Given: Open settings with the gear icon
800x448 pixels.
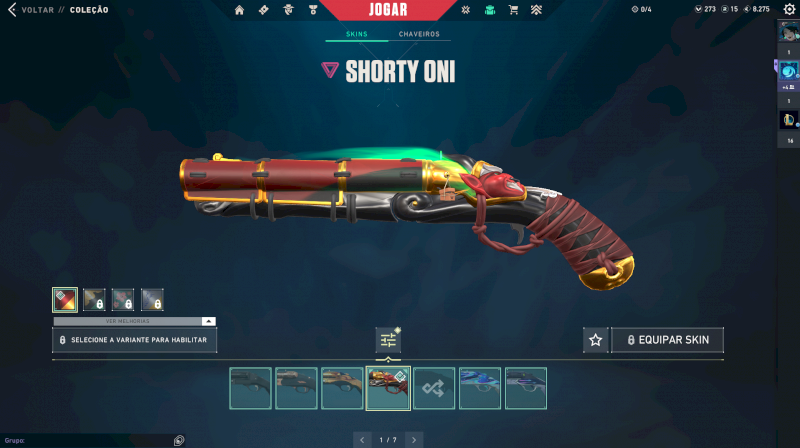Looking at the screenshot, I should click(789, 9).
